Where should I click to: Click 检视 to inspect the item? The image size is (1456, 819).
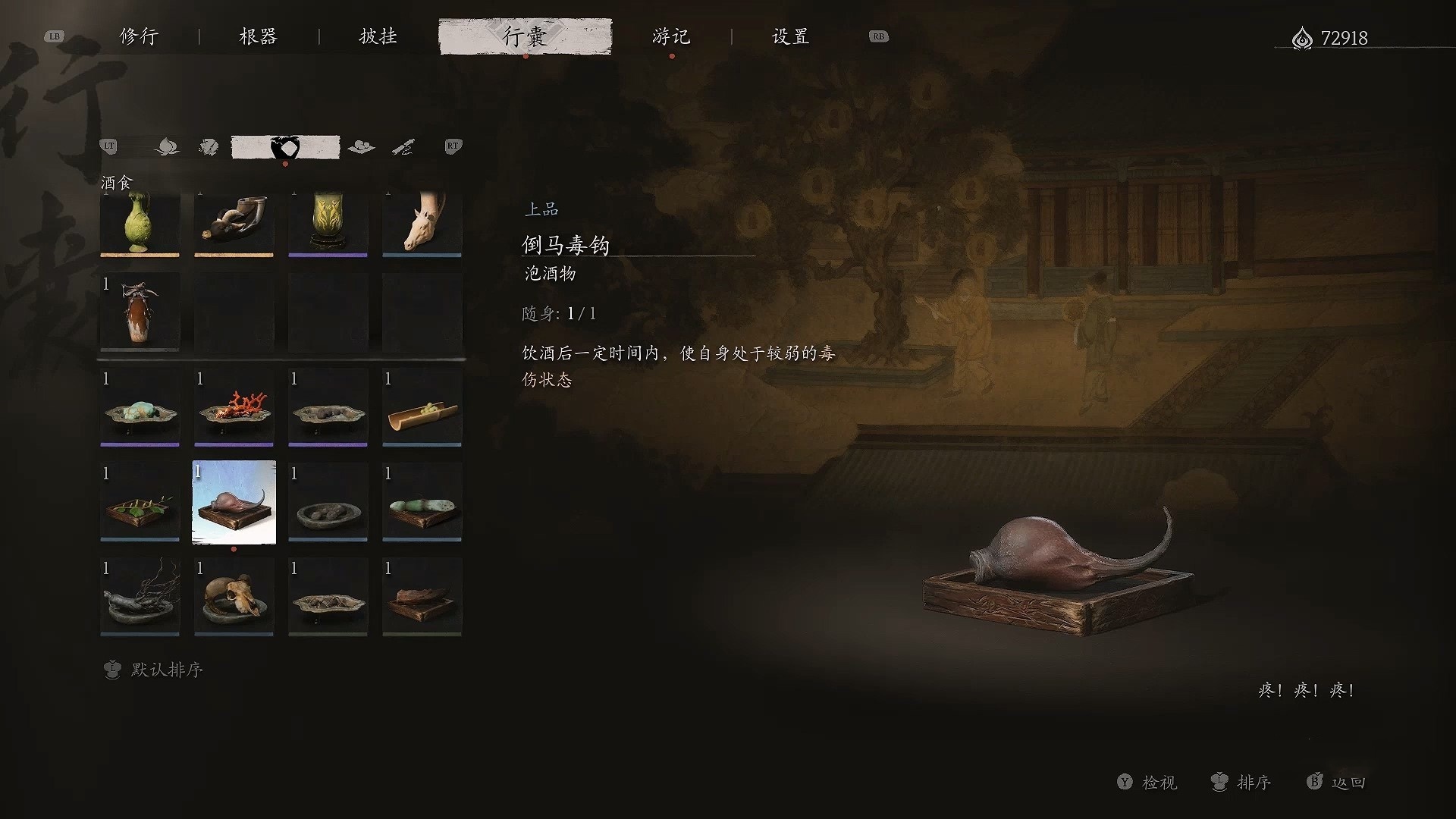[1159, 783]
